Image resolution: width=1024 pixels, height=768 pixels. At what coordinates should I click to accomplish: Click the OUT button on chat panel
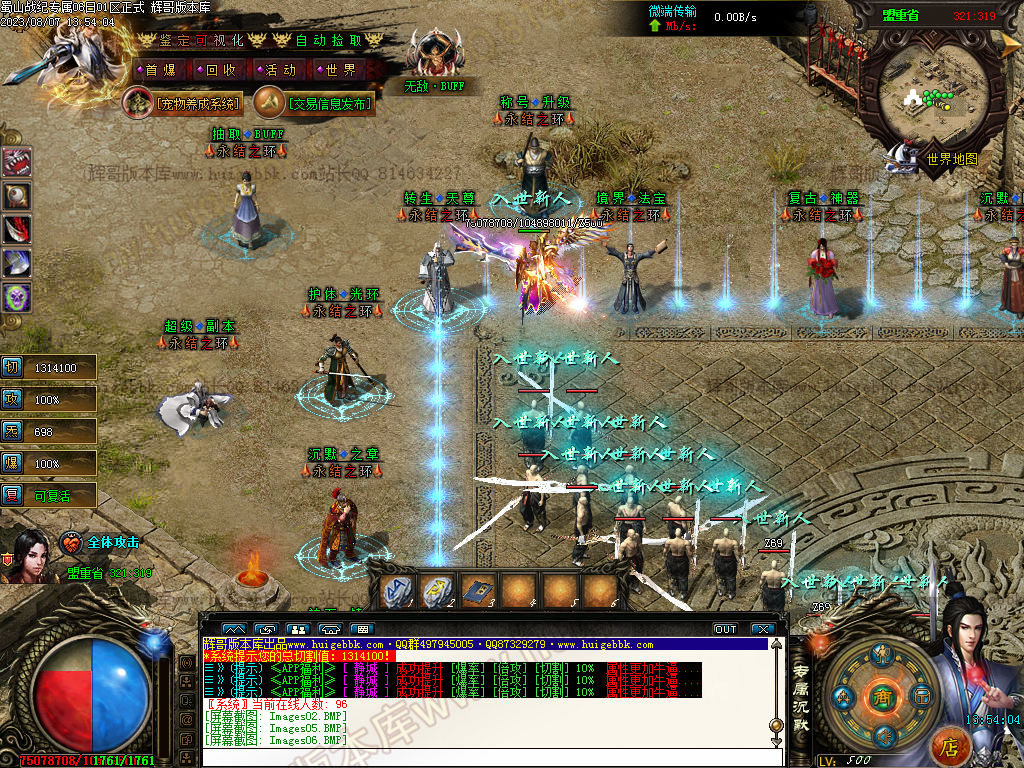[x=725, y=629]
